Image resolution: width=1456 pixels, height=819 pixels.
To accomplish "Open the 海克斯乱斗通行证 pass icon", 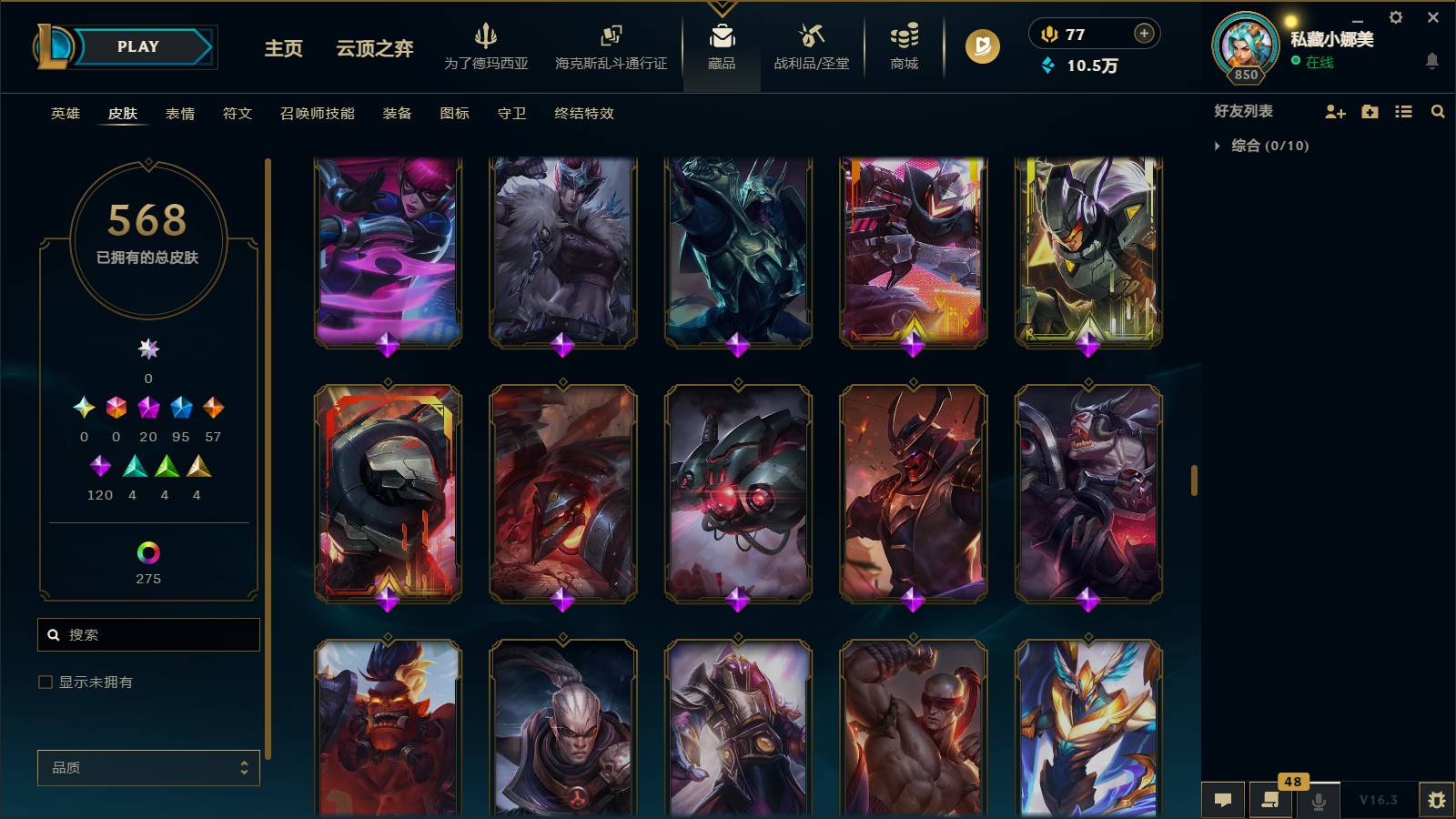I will [608, 41].
